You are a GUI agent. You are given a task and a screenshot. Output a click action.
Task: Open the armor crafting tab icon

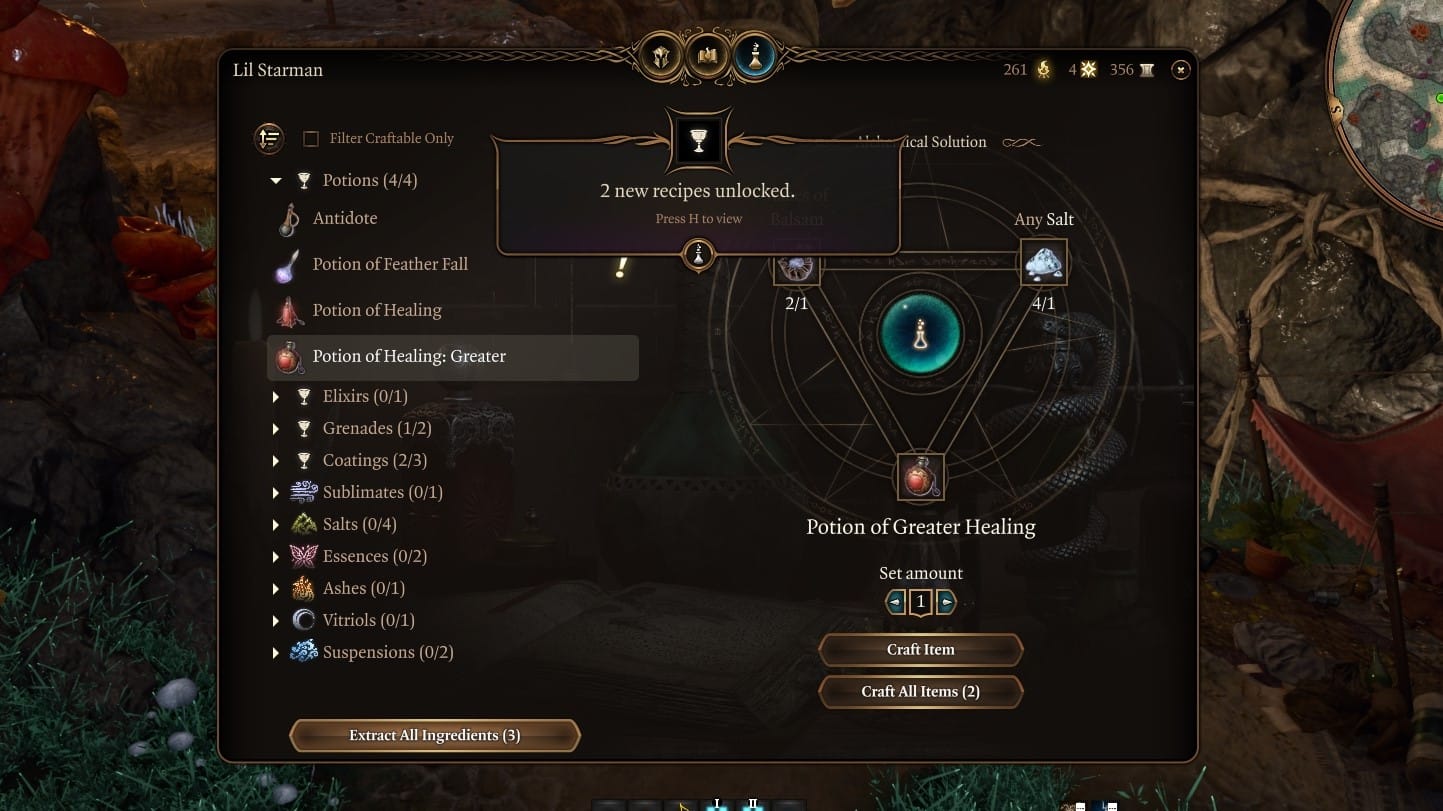[659, 56]
